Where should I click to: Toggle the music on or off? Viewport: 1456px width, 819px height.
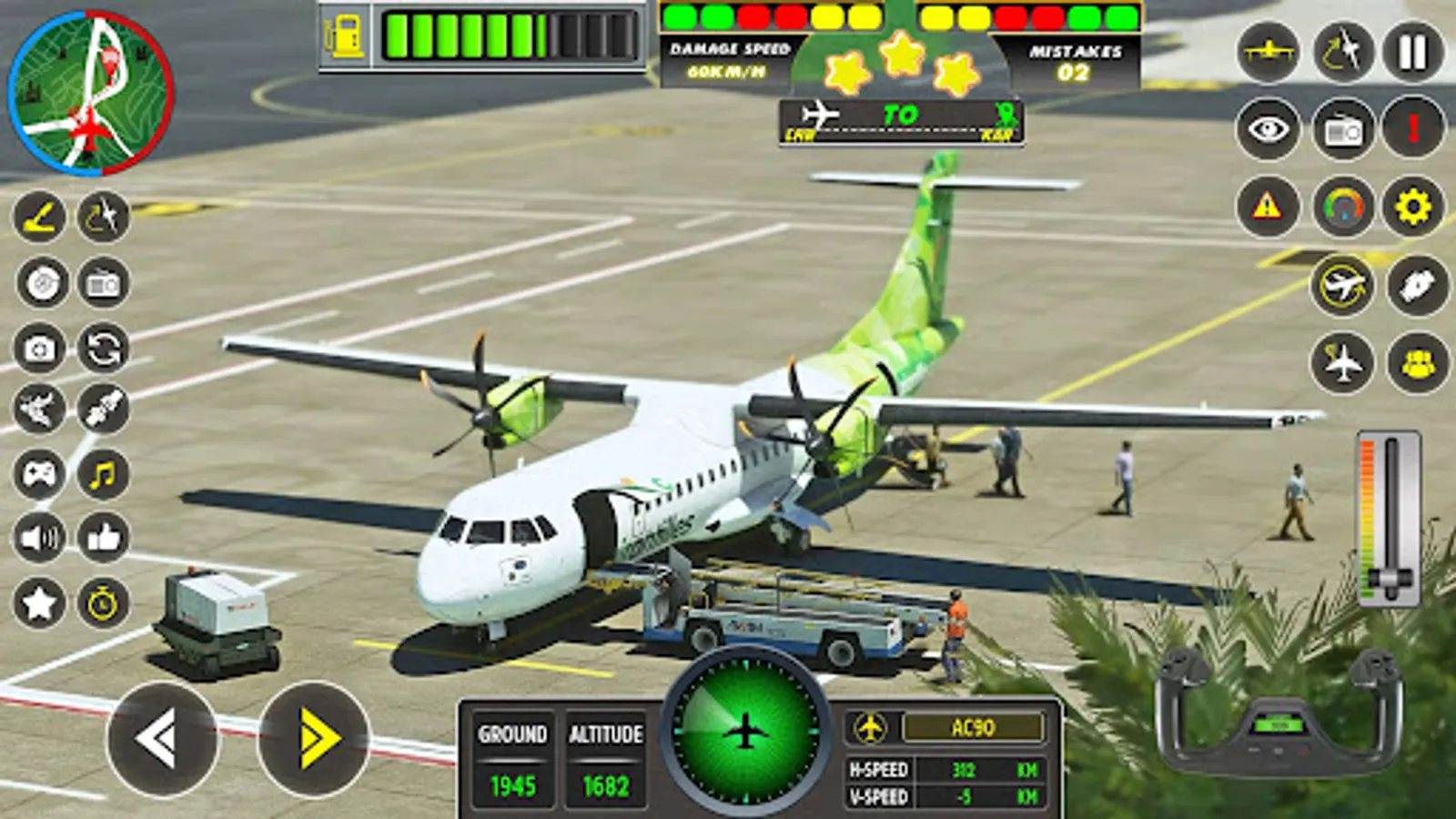point(103,473)
